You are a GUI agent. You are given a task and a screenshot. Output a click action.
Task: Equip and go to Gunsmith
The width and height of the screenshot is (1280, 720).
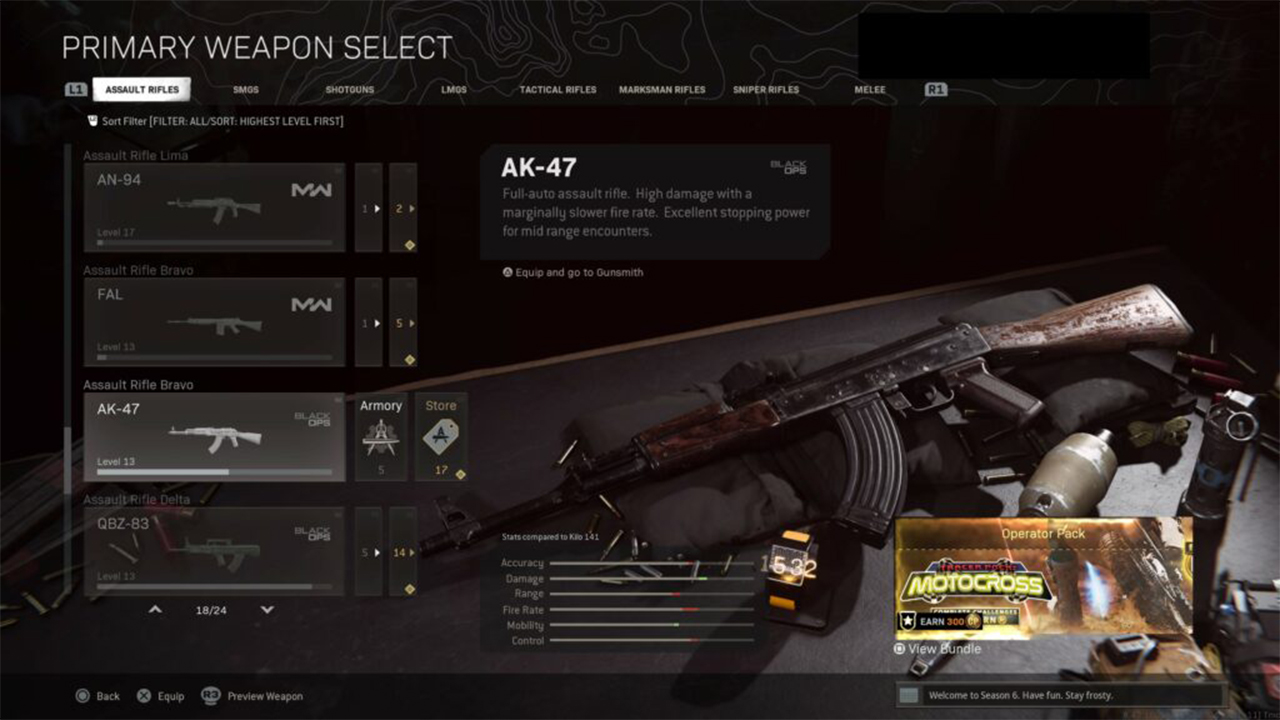573,272
